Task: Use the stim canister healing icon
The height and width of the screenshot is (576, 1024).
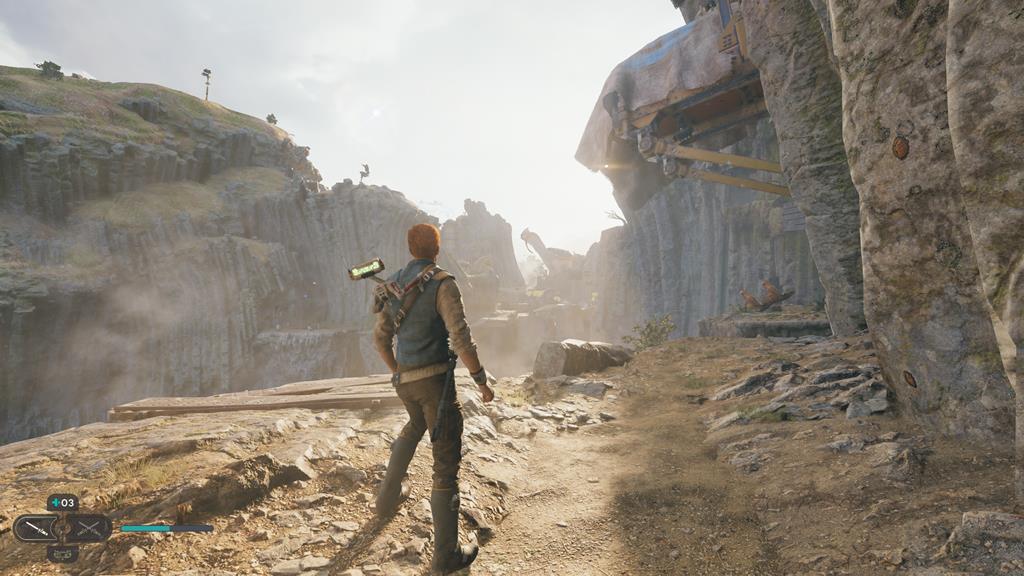Action: (x=62, y=502)
